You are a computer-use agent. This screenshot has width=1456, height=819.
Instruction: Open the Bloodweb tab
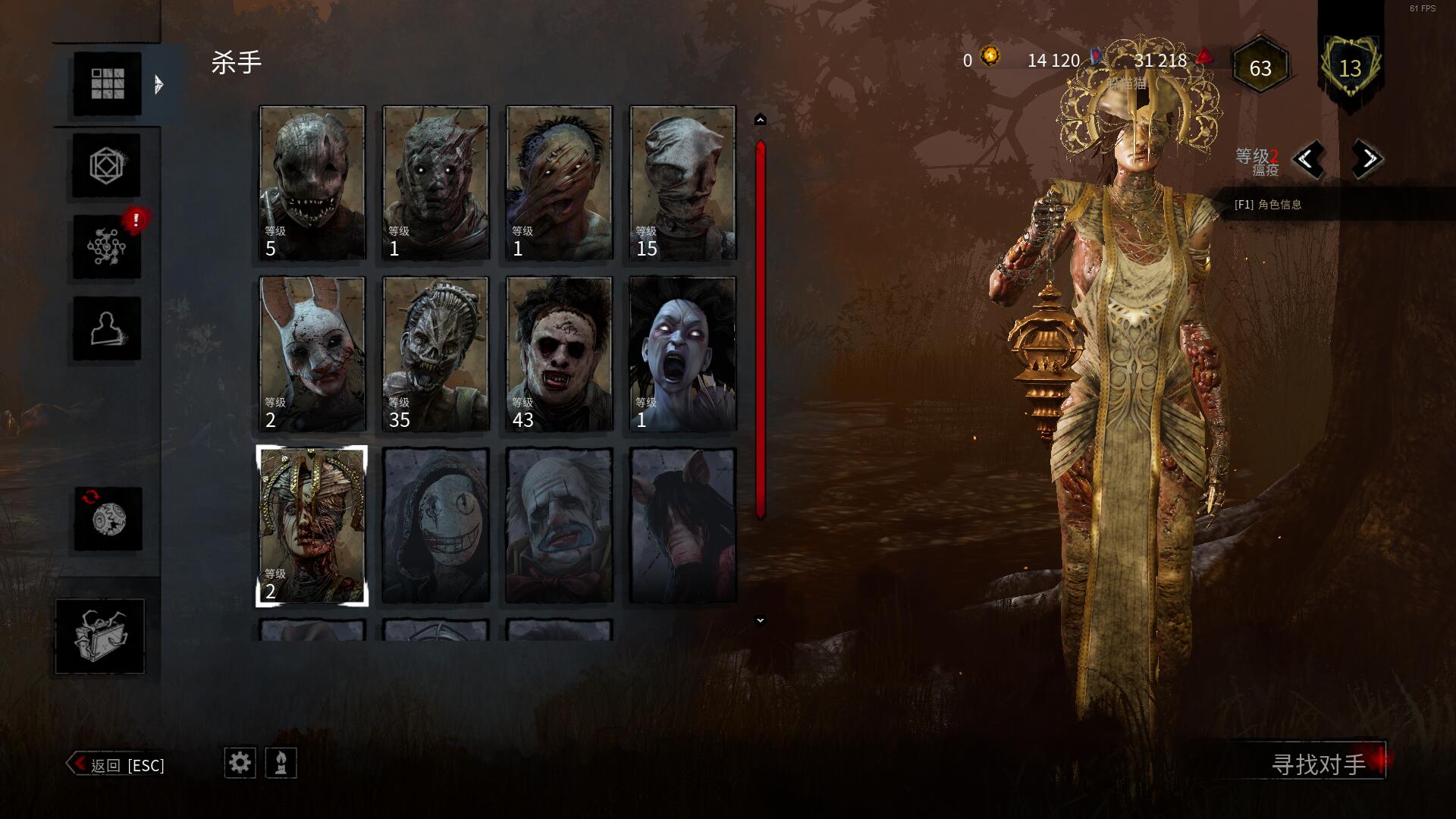(107, 246)
